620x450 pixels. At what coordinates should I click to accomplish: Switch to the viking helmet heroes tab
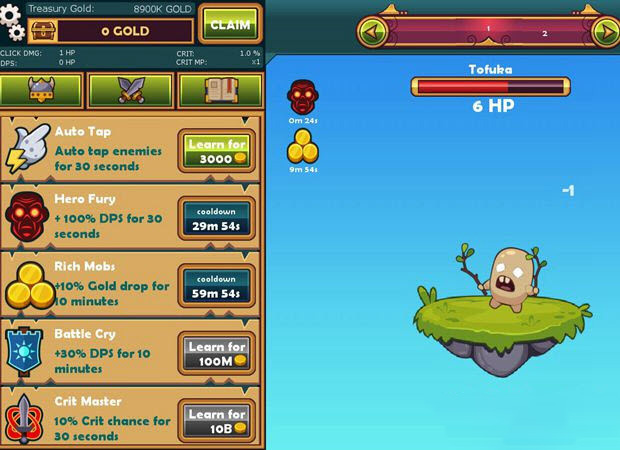coord(41,90)
